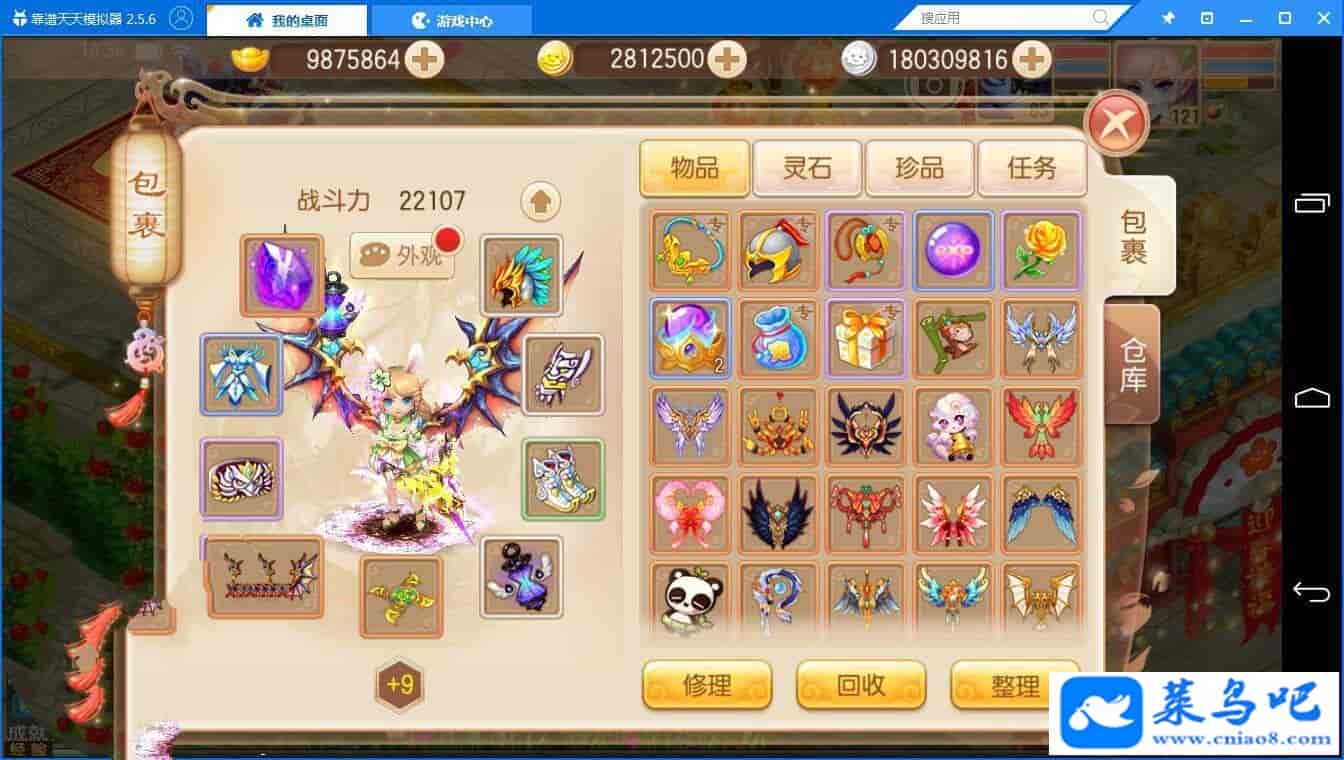The width and height of the screenshot is (1344, 760).
Task: Select the 物品 tab
Action: point(695,167)
